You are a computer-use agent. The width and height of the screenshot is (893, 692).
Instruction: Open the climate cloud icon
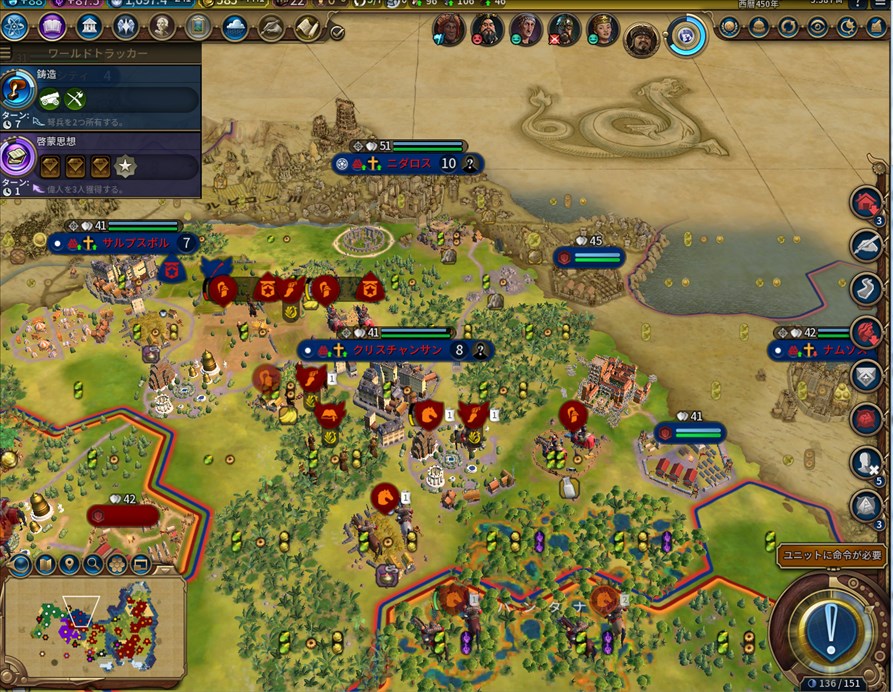[235, 27]
